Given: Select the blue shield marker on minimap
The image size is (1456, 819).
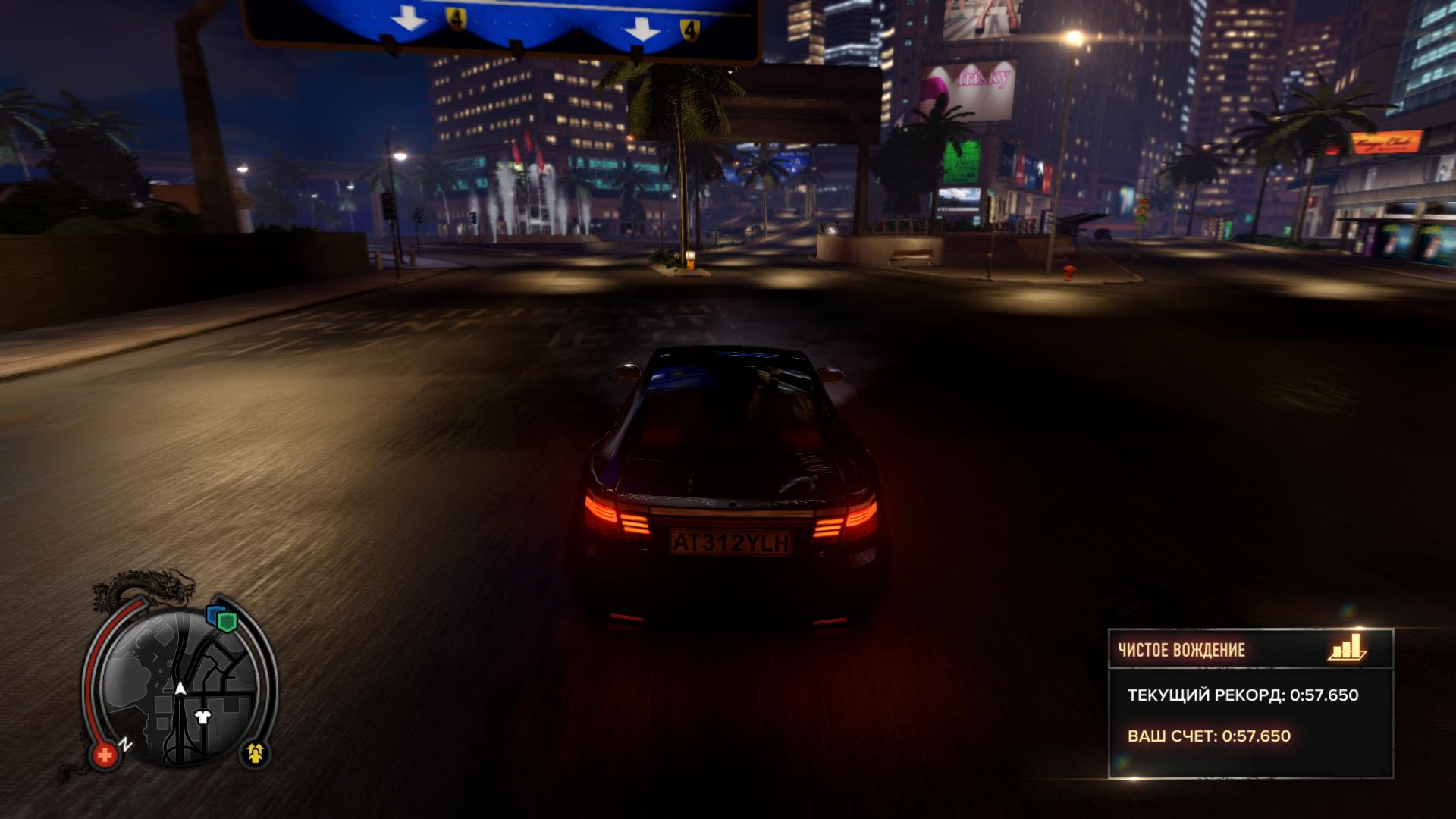Looking at the screenshot, I should pos(214,614).
